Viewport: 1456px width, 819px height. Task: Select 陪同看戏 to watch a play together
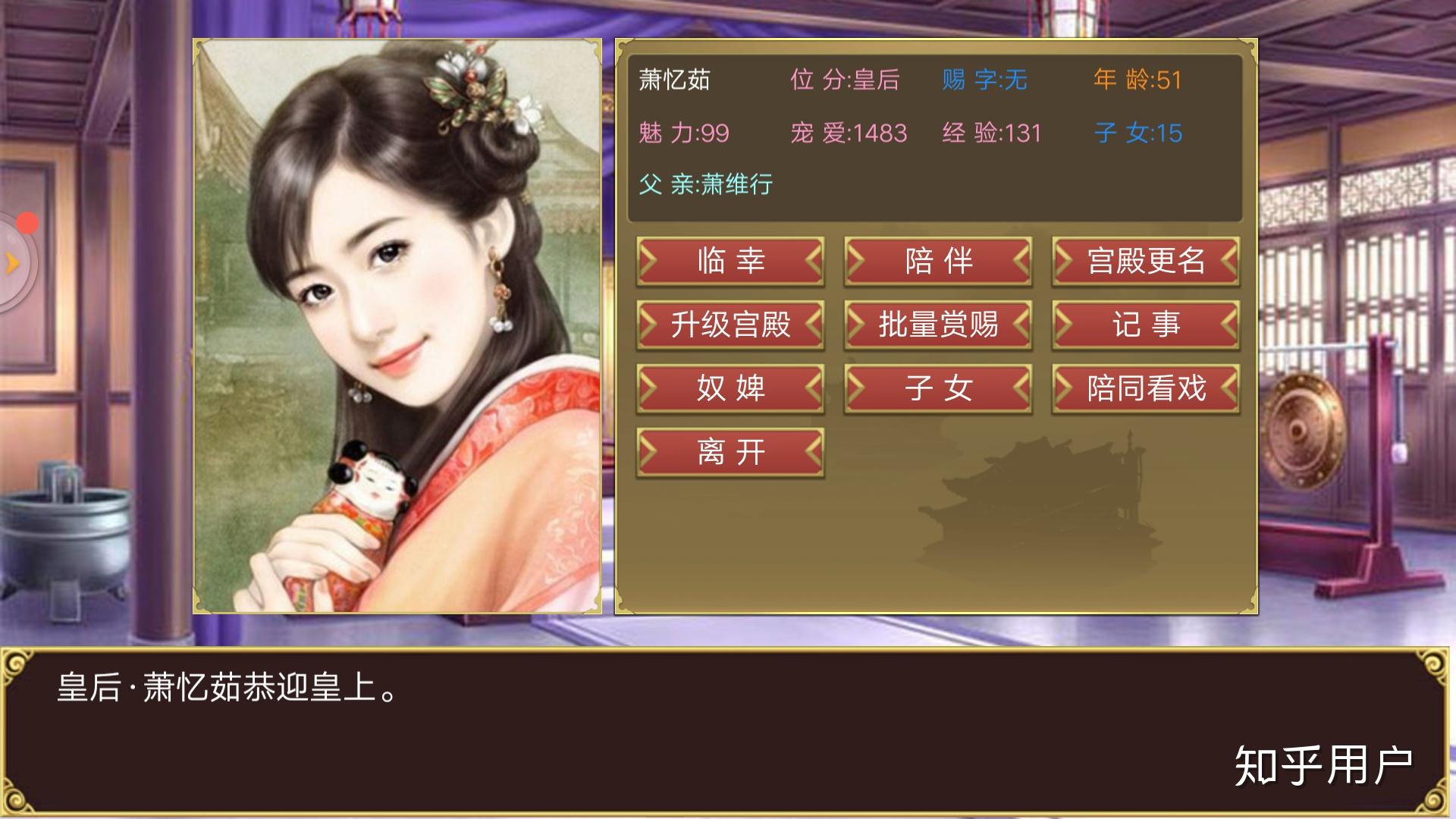coord(1146,388)
